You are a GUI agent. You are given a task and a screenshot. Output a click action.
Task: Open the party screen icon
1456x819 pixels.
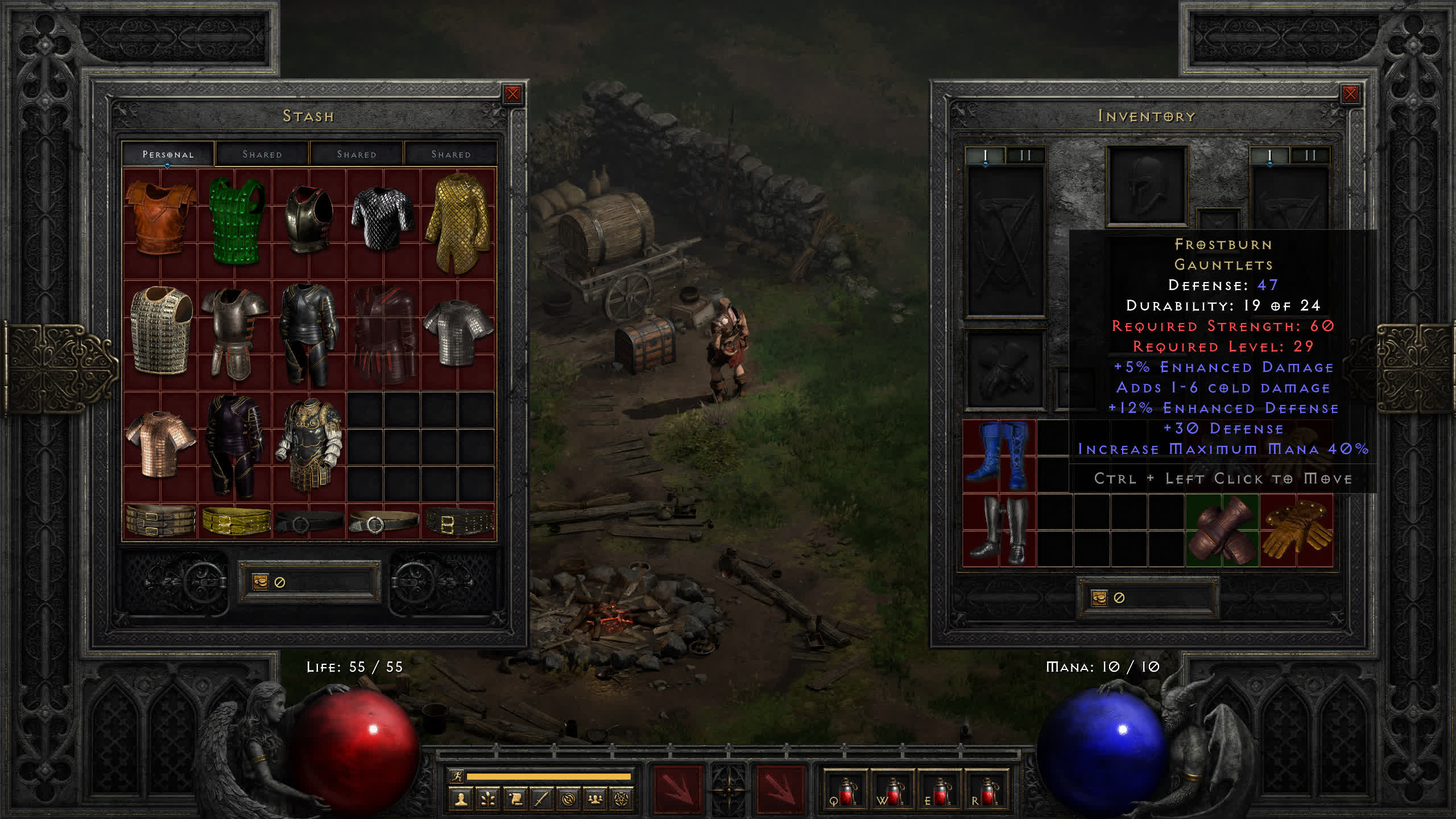[x=595, y=800]
